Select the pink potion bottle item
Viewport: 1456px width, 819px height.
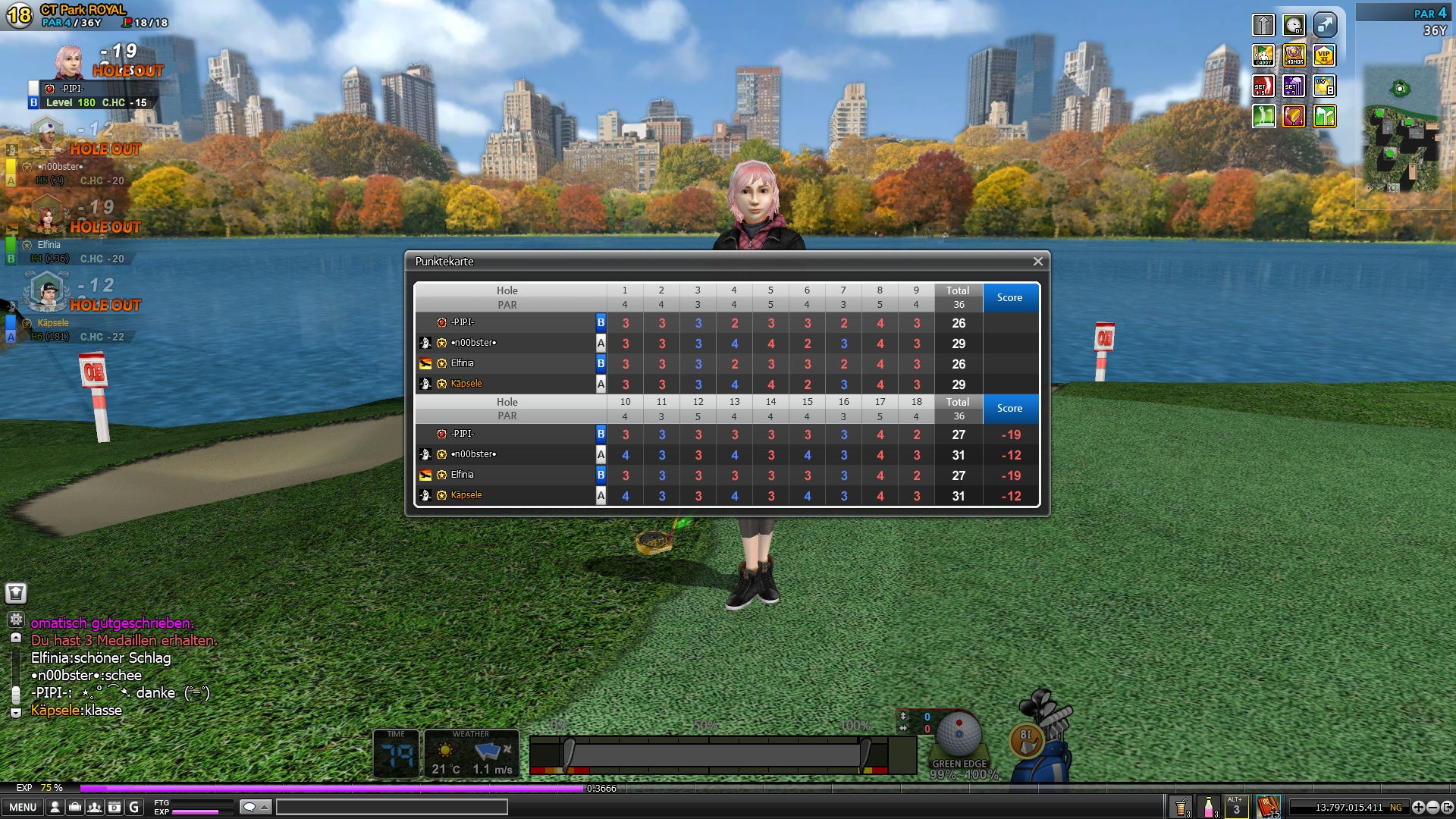(x=1208, y=807)
